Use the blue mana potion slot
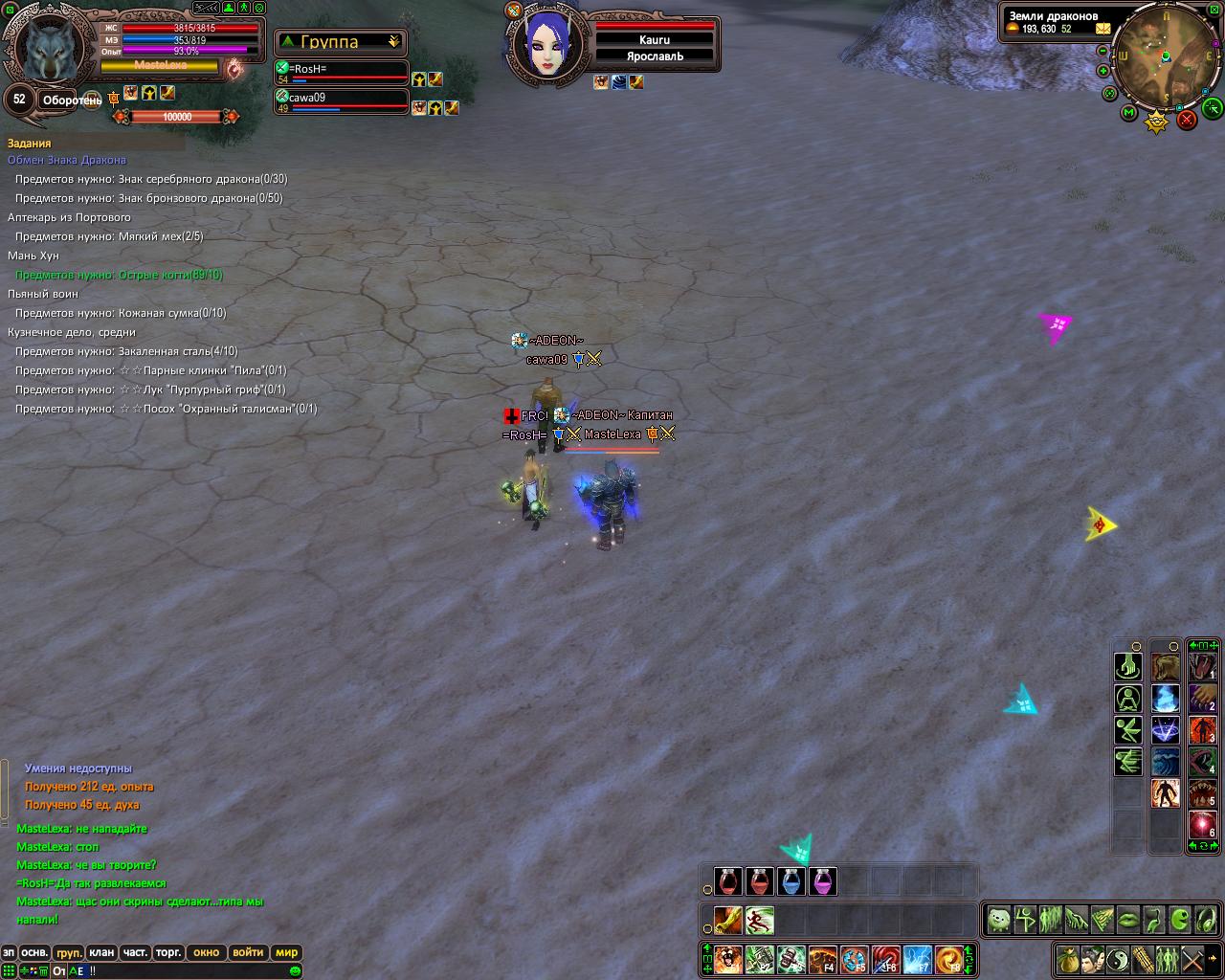 [x=791, y=880]
